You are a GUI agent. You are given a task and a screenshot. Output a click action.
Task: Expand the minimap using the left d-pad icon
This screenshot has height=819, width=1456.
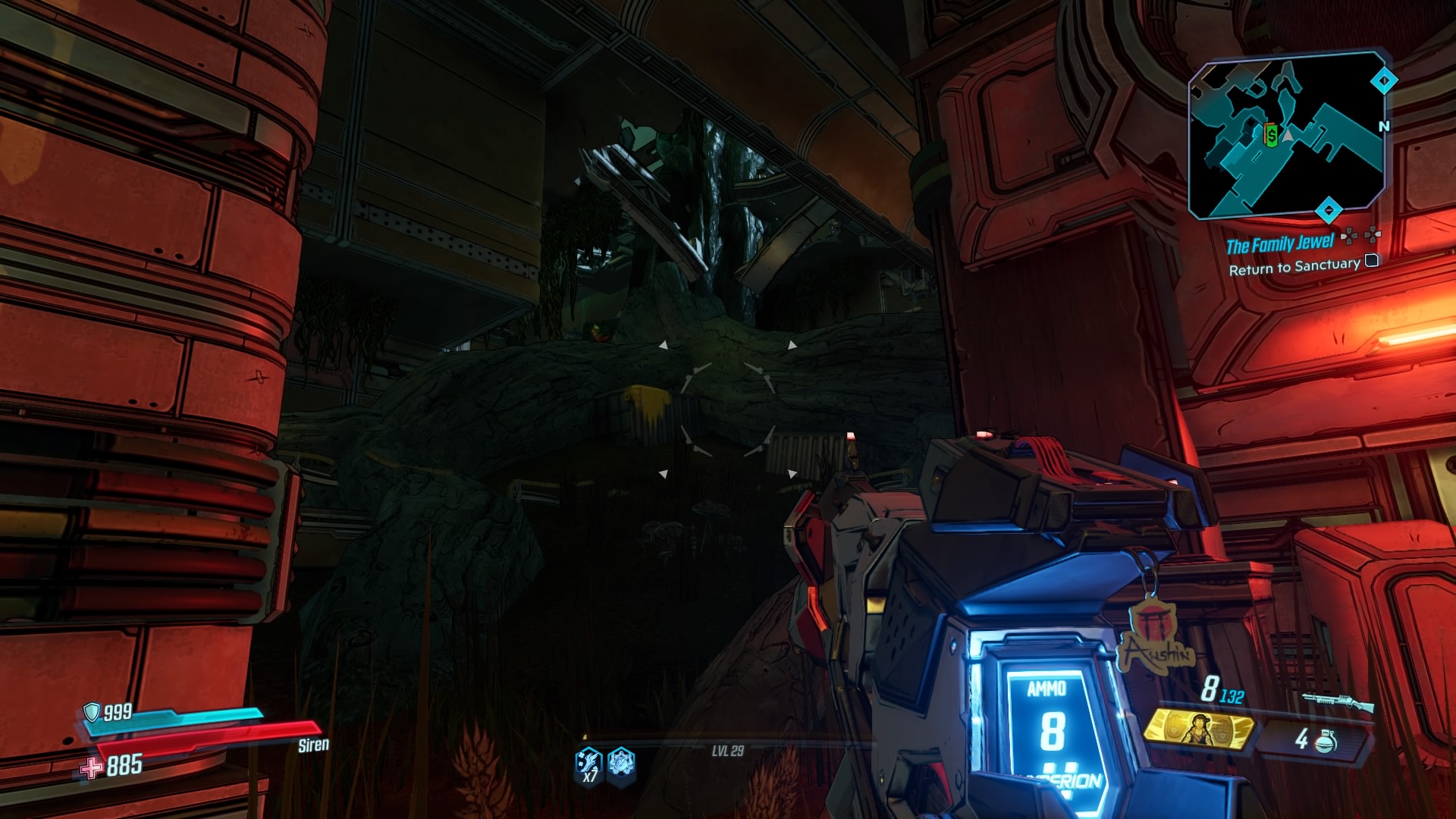tap(1350, 237)
